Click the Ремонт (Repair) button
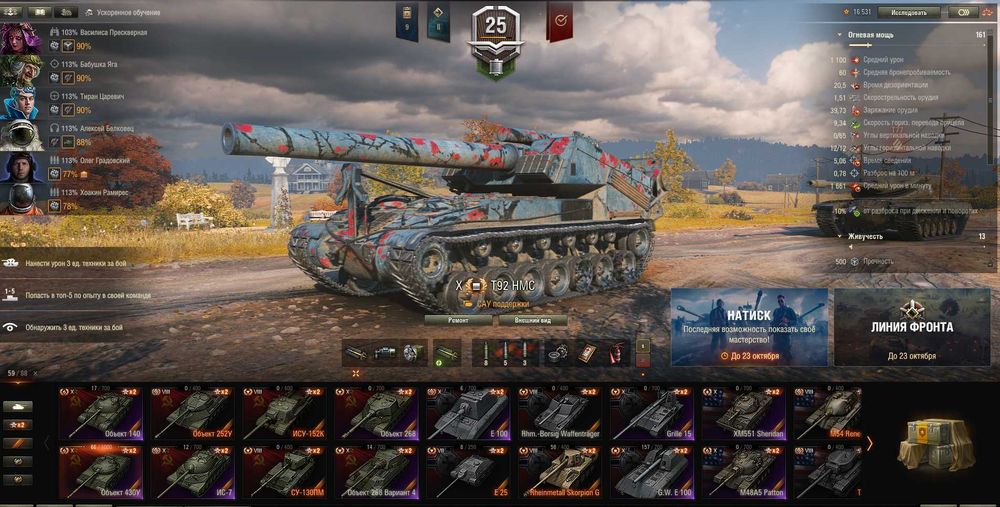1000x507 pixels. [459, 320]
